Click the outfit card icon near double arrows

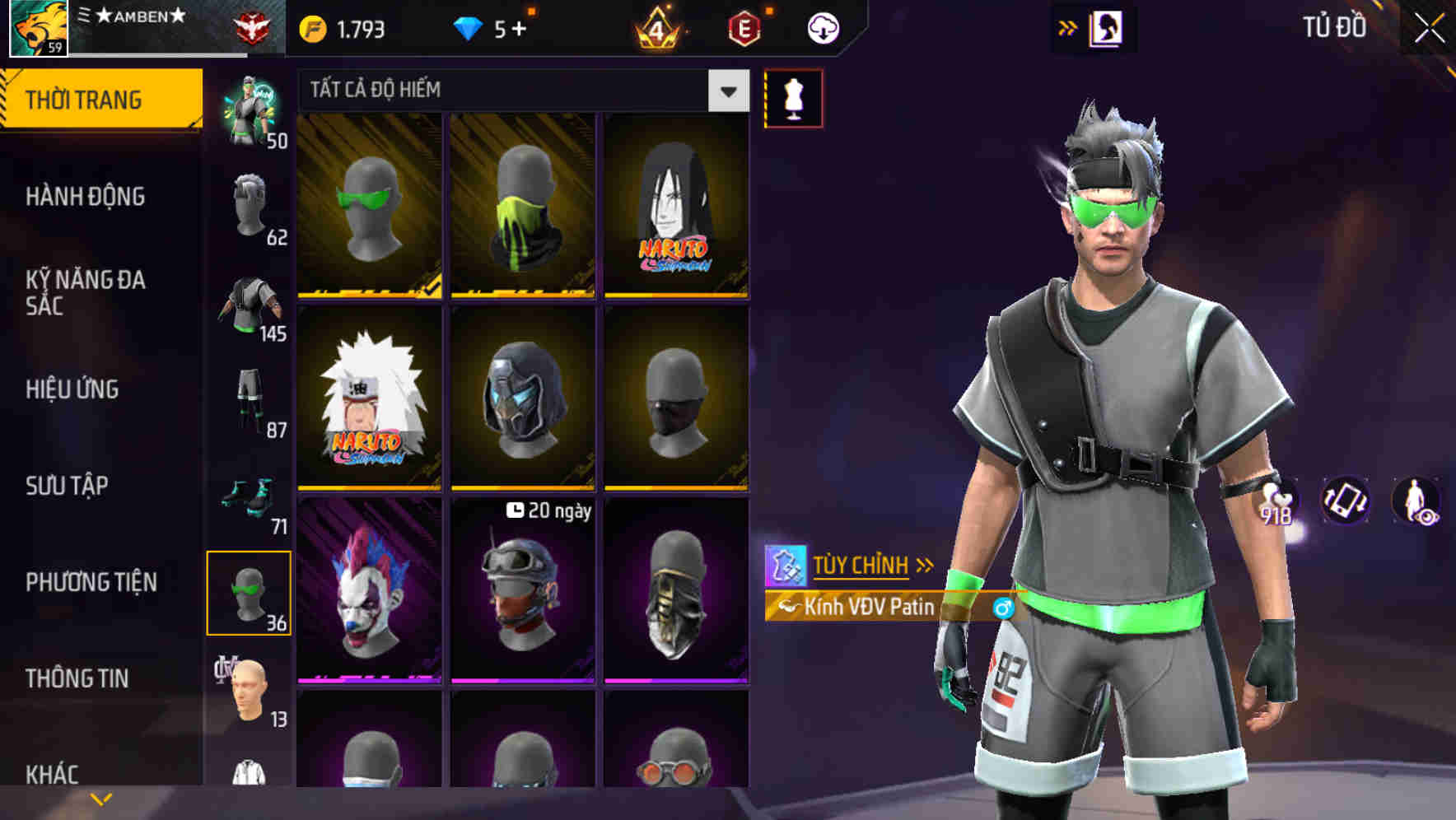pyautogui.click(x=1104, y=27)
